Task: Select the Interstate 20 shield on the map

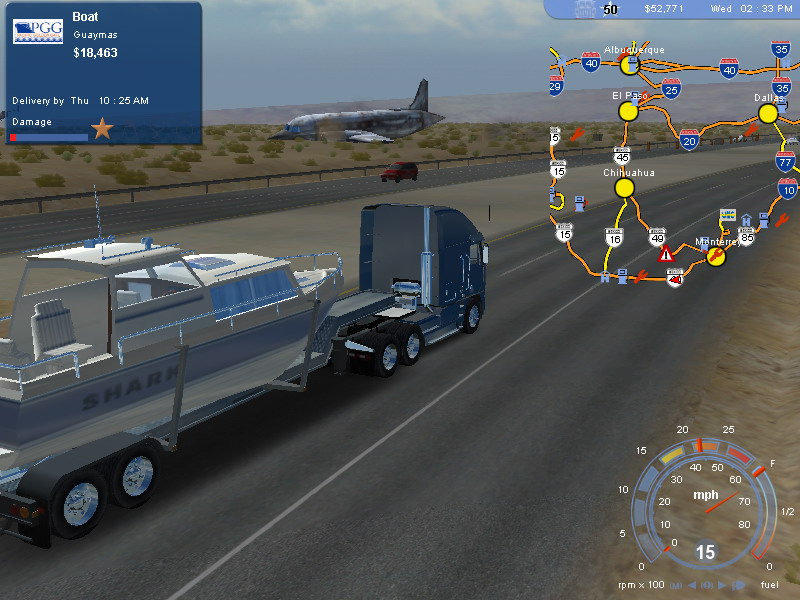Action: 689,140
